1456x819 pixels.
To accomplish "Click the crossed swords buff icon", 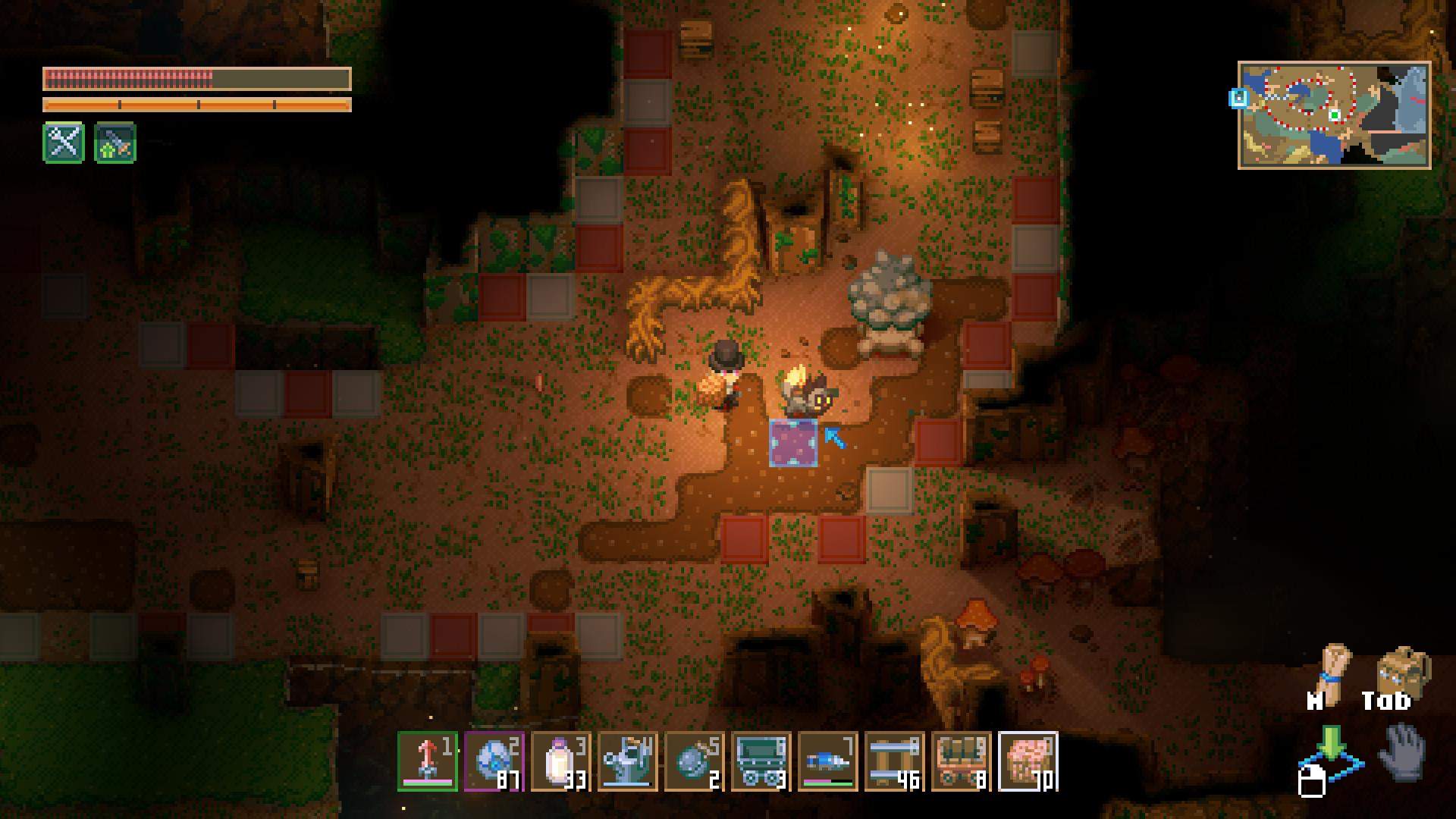I will pyautogui.click(x=64, y=142).
